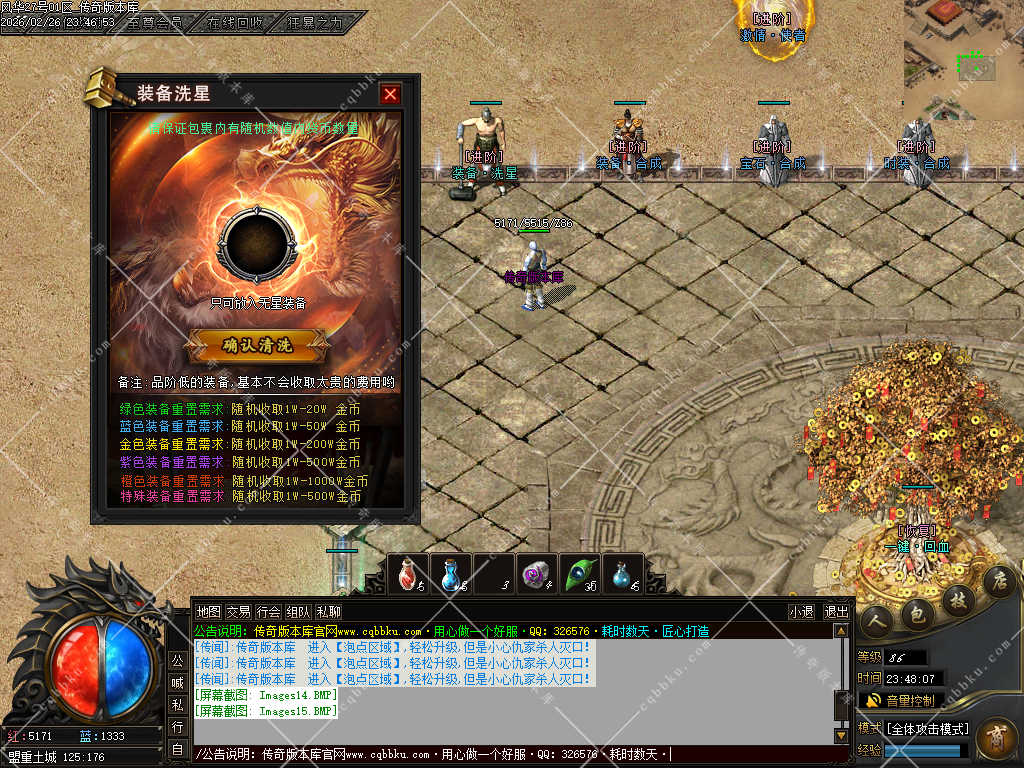Confirm the wash with 确认清洗
Image resolution: width=1024 pixels, height=768 pixels.
pos(258,345)
